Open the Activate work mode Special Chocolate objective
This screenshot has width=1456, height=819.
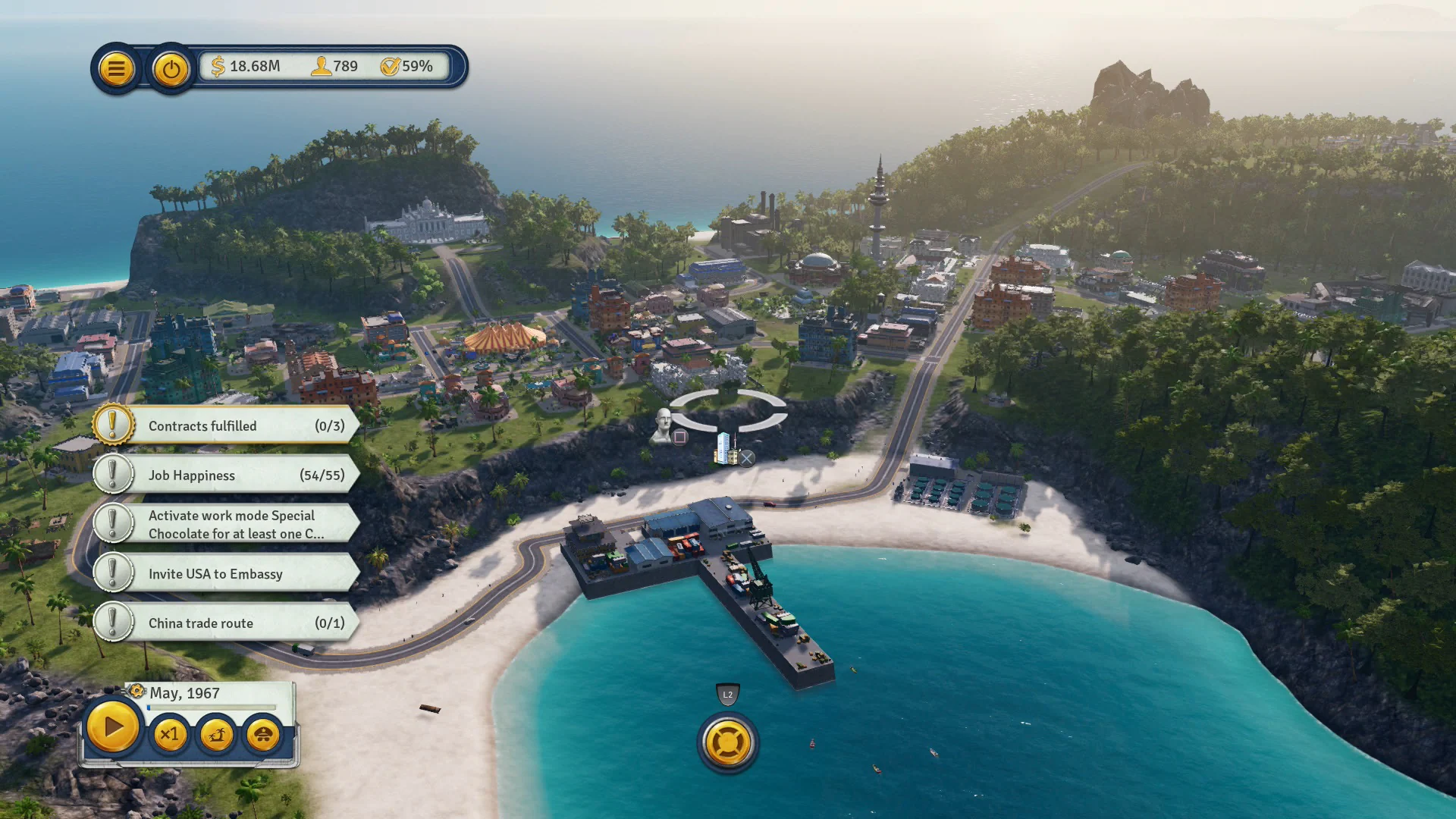tap(227, 524)
